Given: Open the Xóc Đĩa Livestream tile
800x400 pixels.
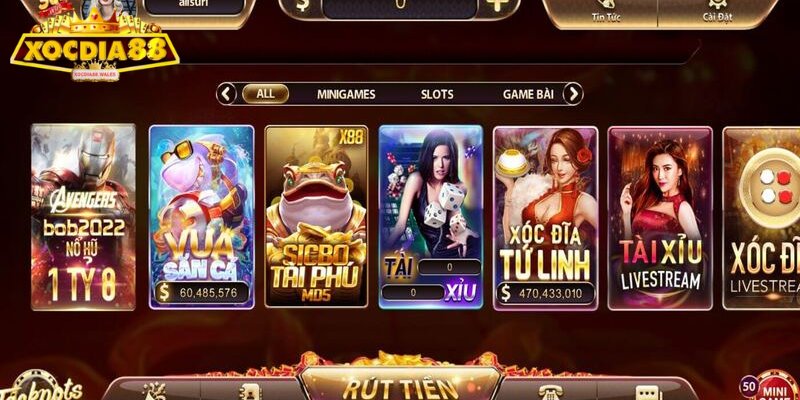Looking at the screenshot, I should (762, 216).
